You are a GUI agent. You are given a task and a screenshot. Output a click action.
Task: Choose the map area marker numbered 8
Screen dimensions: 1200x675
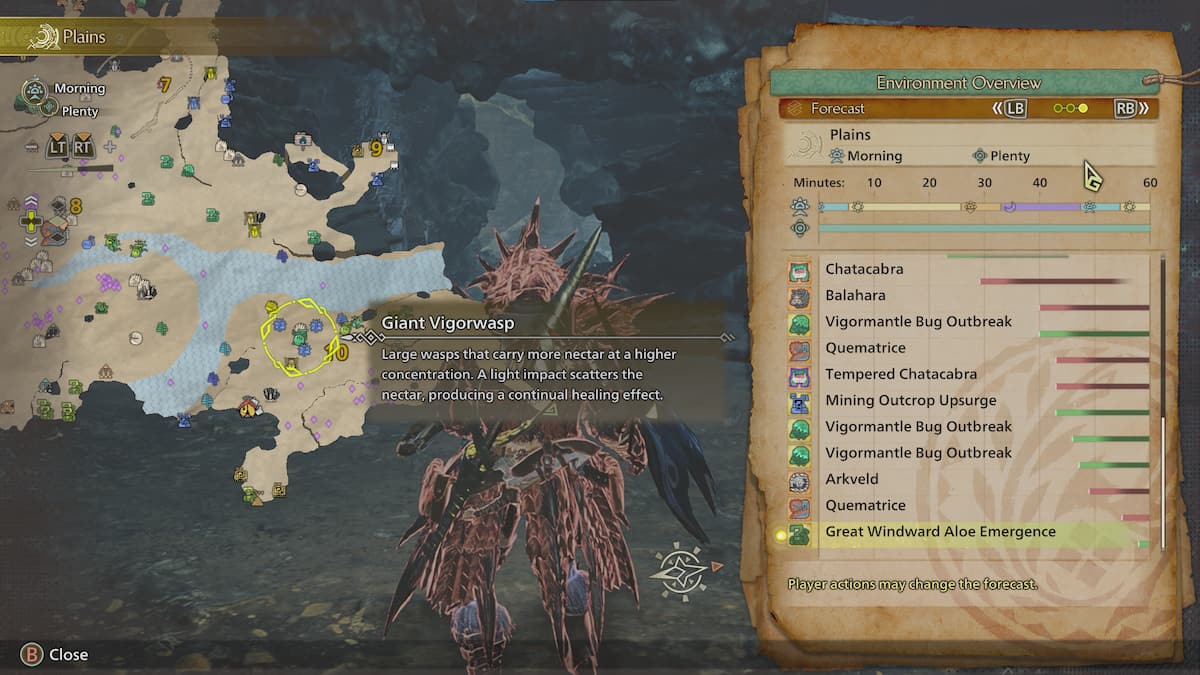point(76,206)
